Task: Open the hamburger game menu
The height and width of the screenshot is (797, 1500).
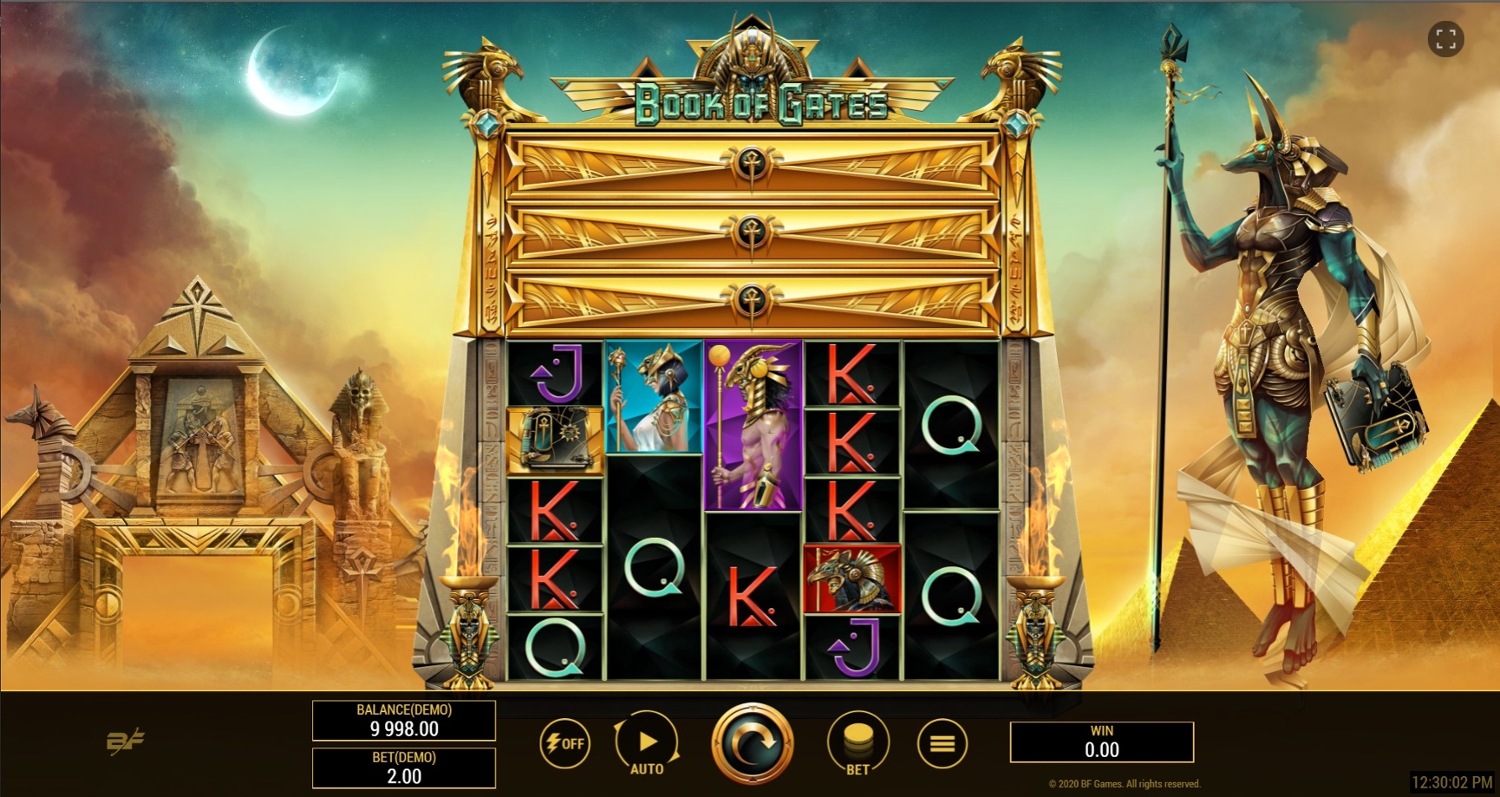Action: point(942,743)
